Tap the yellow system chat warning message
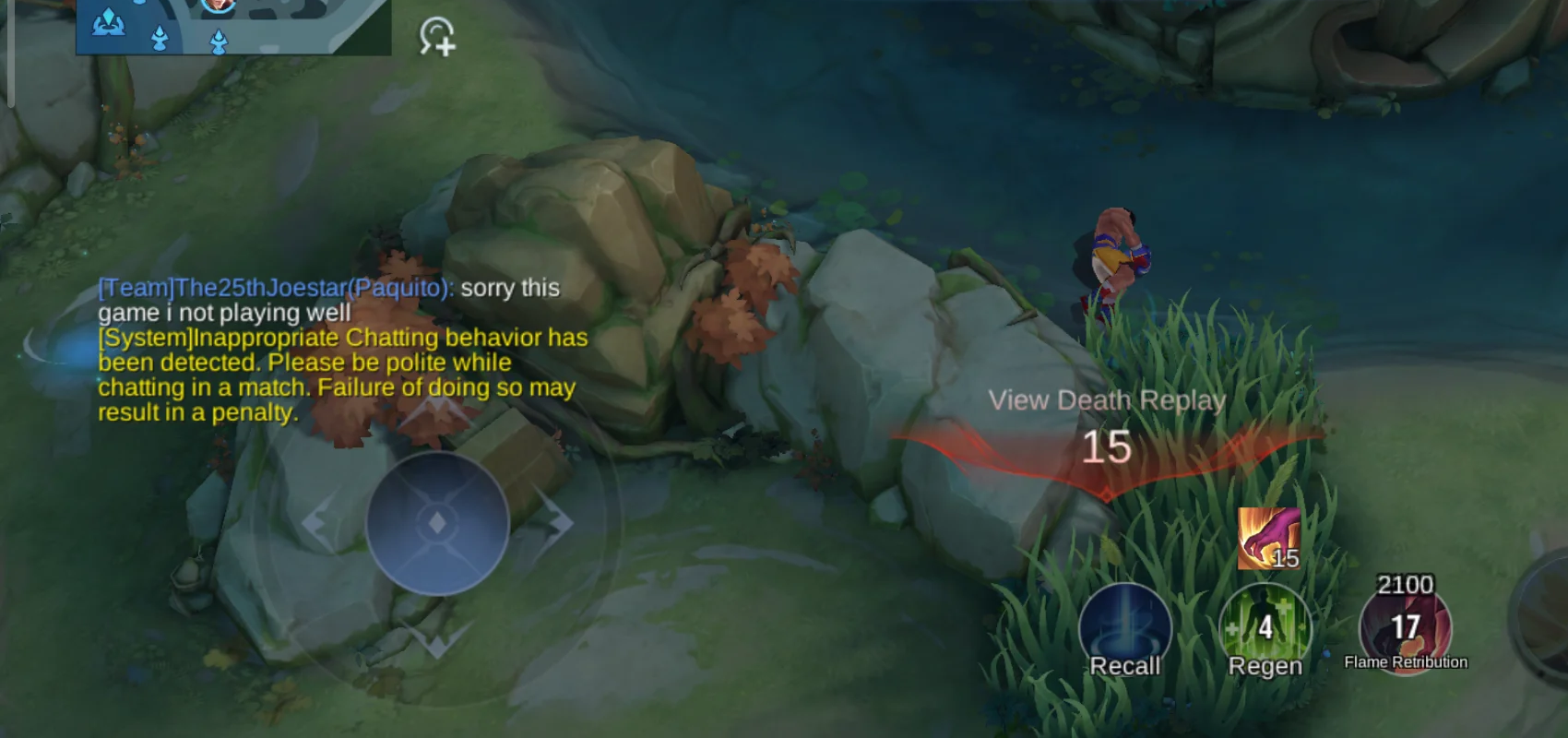 pos(341,375)
